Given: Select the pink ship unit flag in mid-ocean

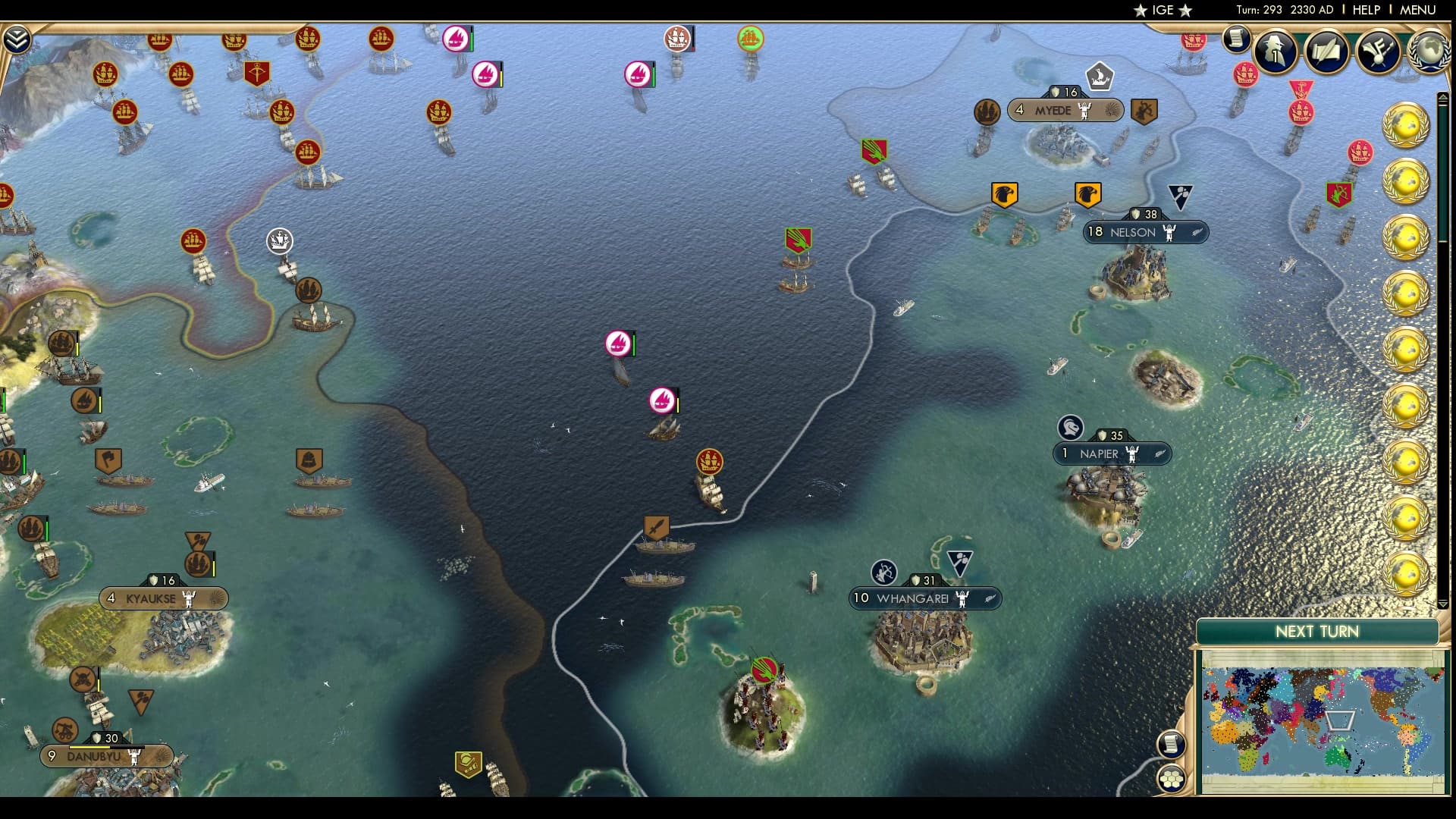Looking at the screenshot, I should coord(617,343).
